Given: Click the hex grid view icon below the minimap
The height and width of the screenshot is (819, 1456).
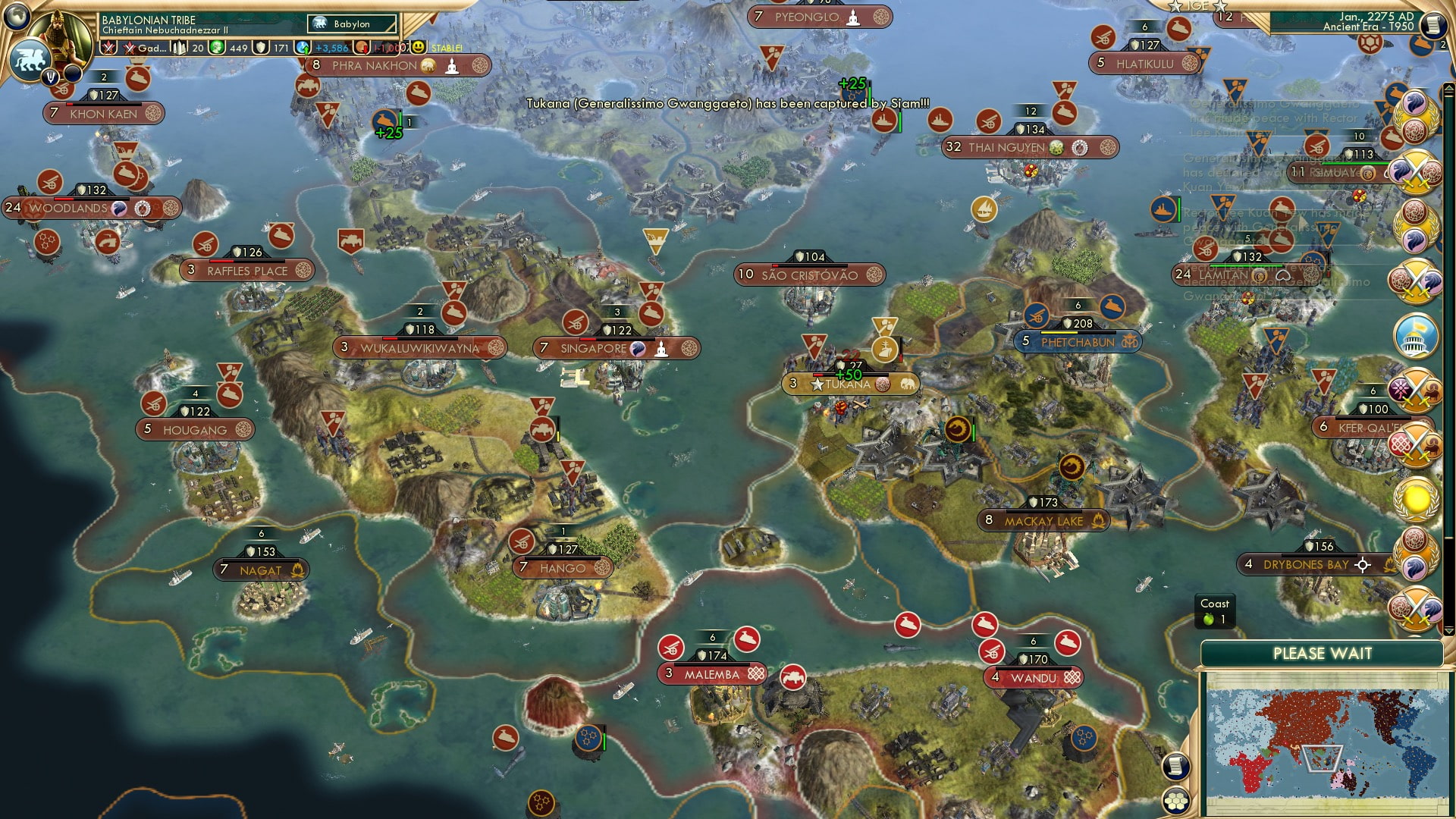Looking at the screenshot, I should click(1176, 801).
